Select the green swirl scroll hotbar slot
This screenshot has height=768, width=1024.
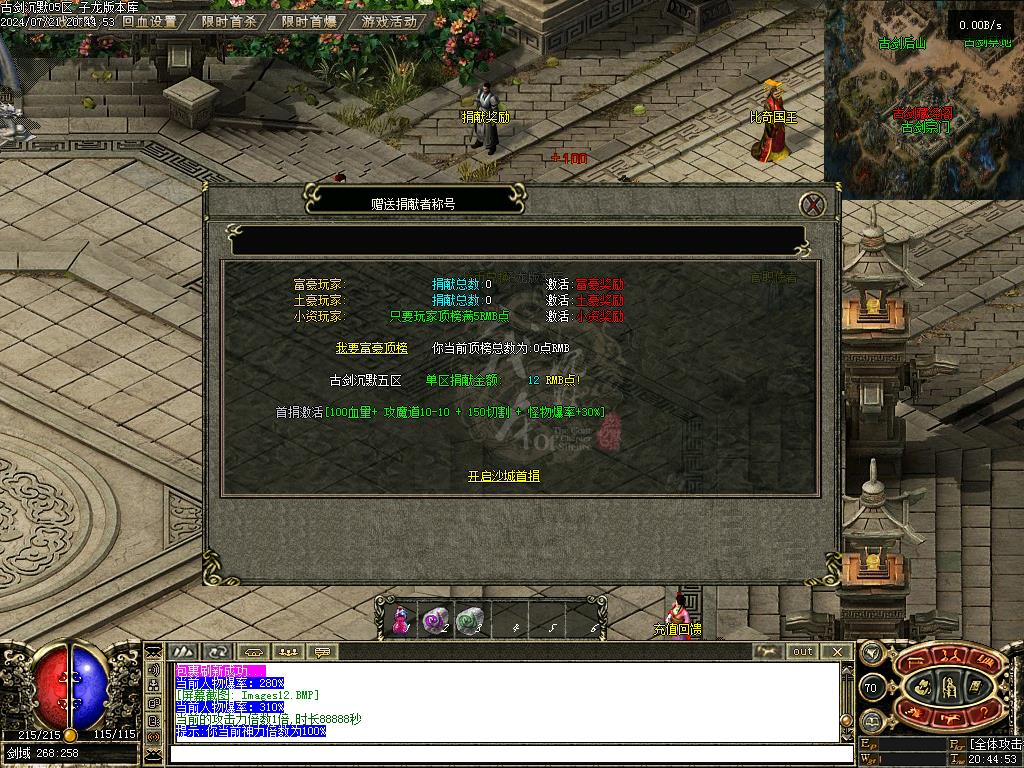[468, 621]
